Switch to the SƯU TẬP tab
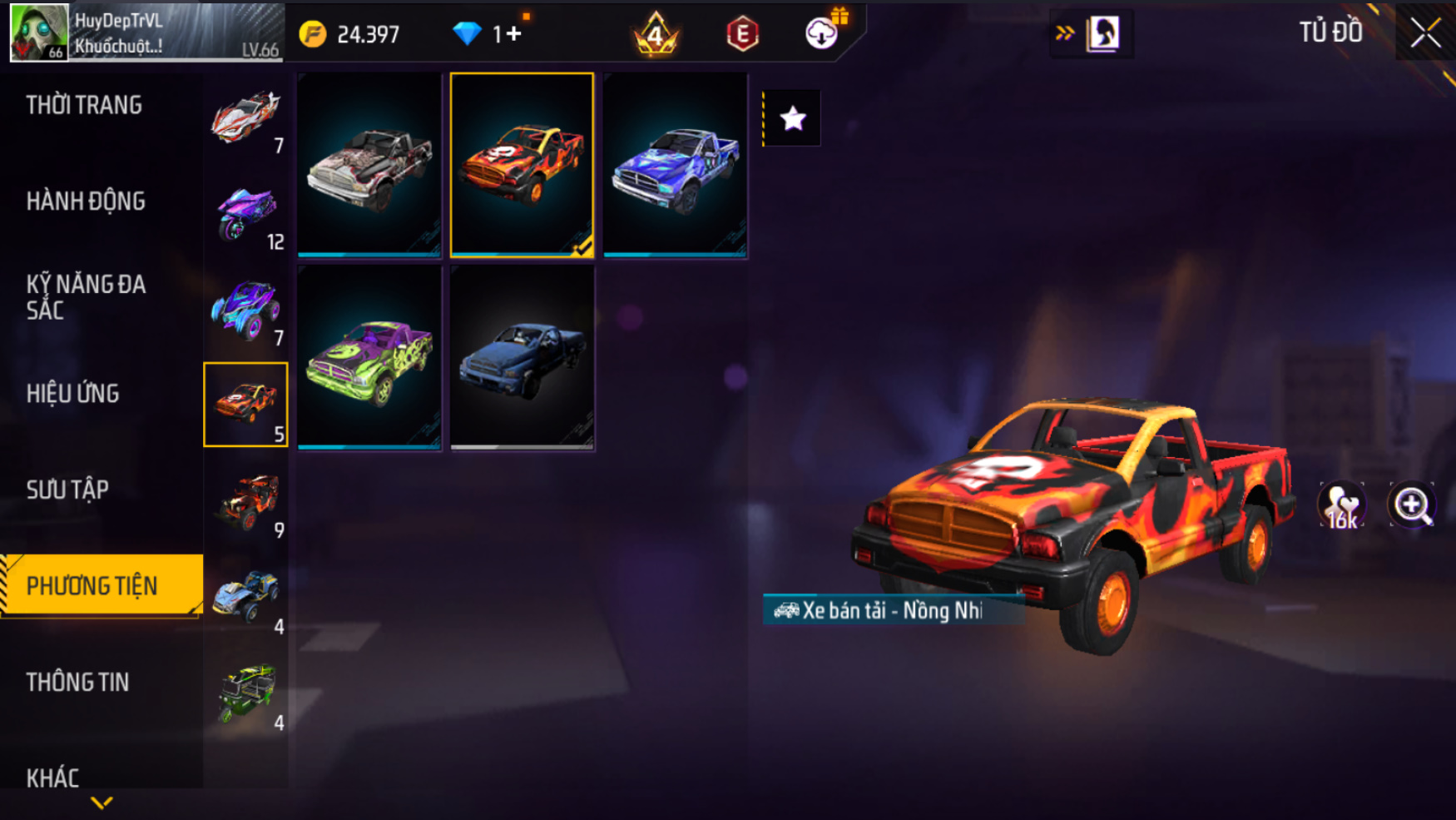 (67, 490)
